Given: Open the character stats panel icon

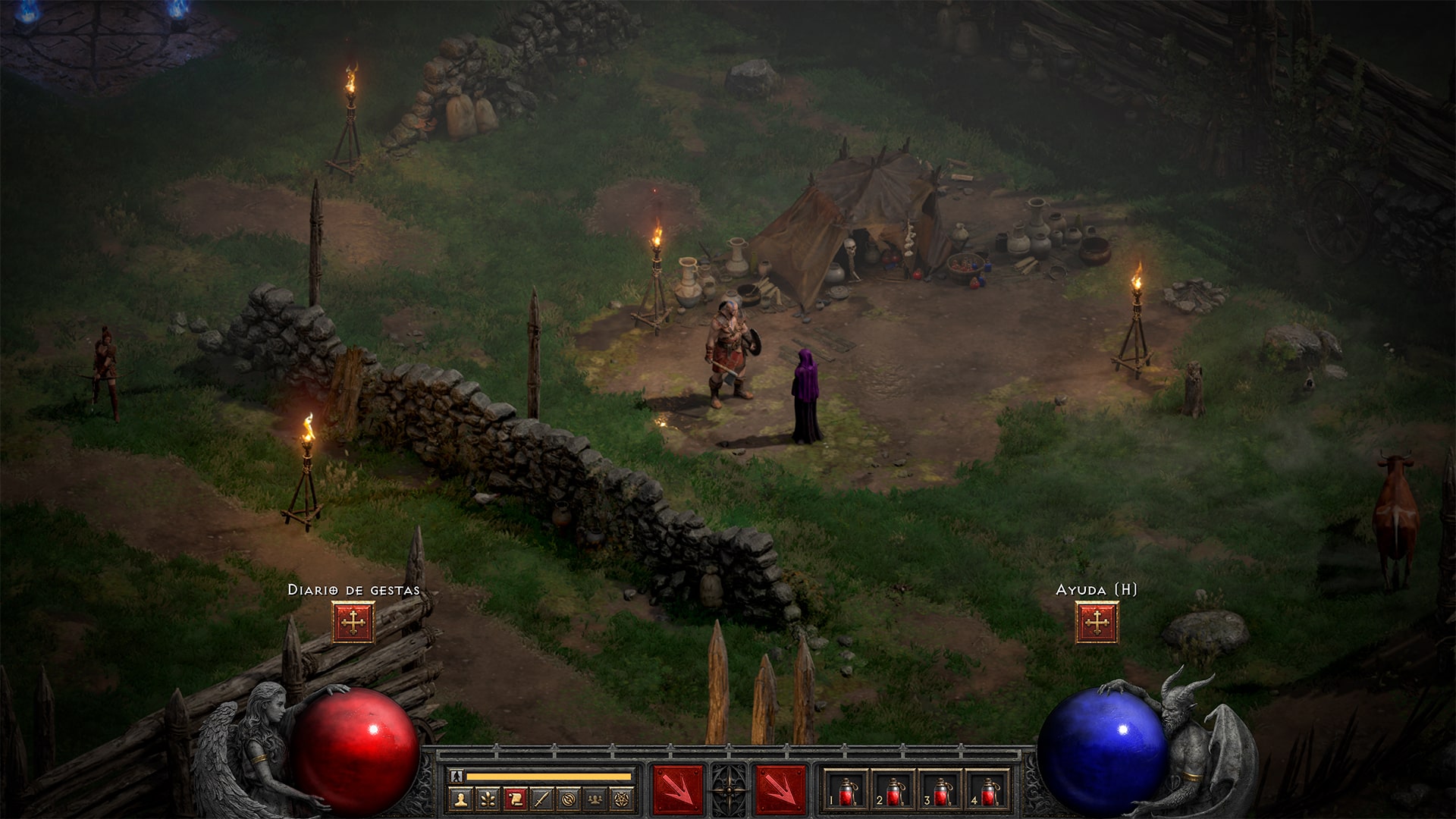Looking at the screenshot, I should [x=461, y=799].
